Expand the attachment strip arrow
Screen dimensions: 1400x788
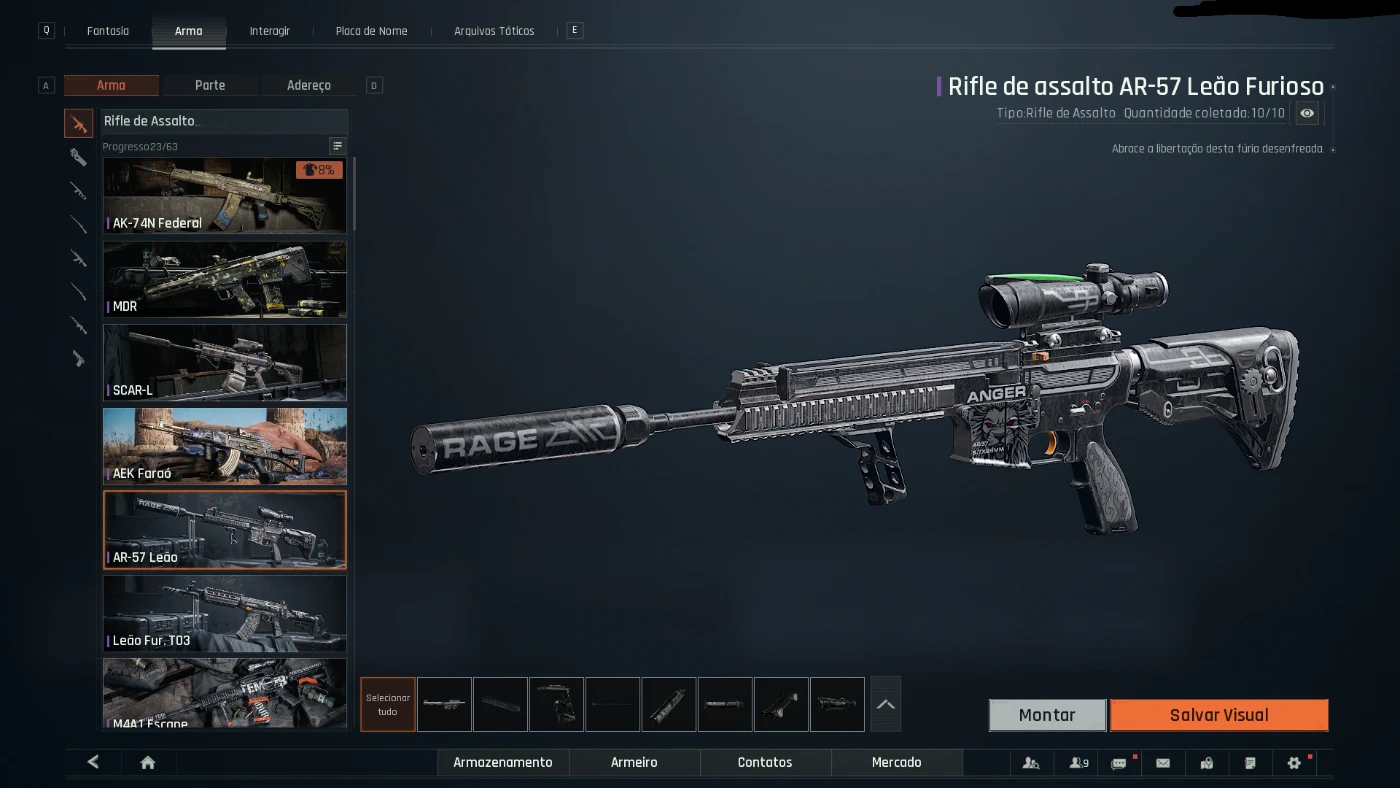(886, 704)
